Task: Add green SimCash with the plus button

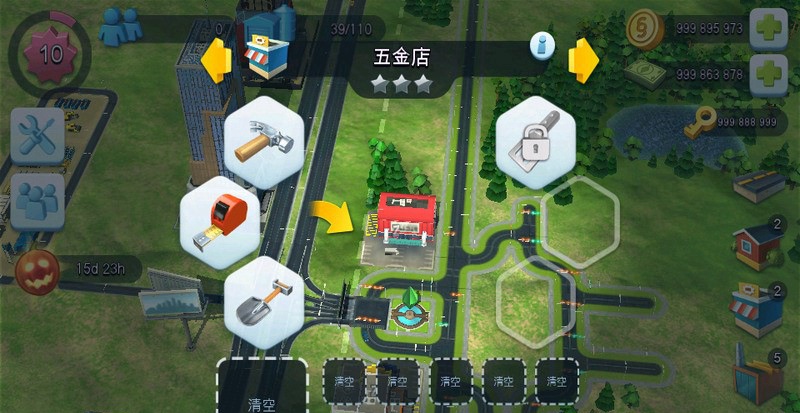Action: click(768, 74)
